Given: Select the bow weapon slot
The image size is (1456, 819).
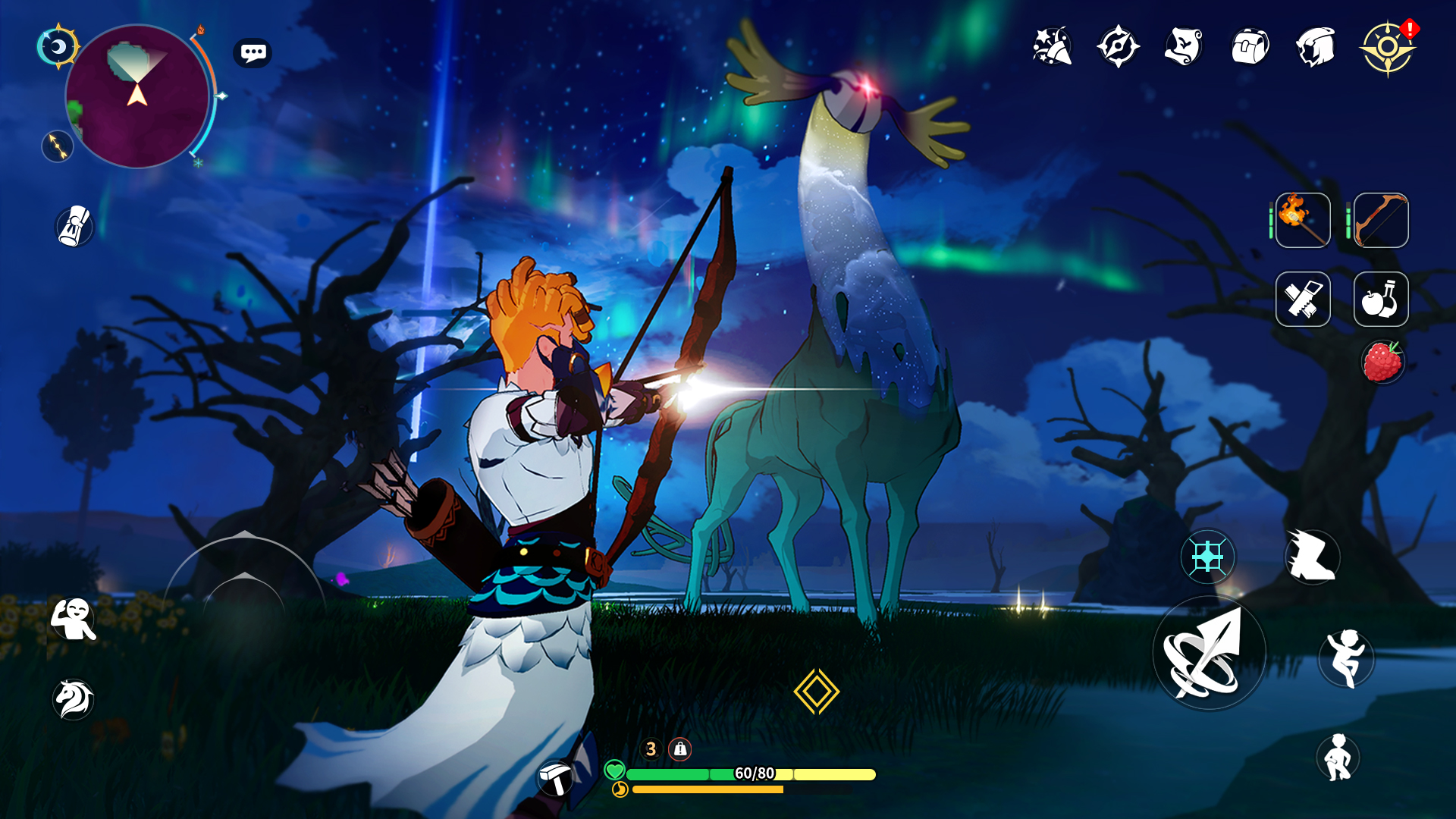Looking at the screenshot, I should click(1381, 221).
